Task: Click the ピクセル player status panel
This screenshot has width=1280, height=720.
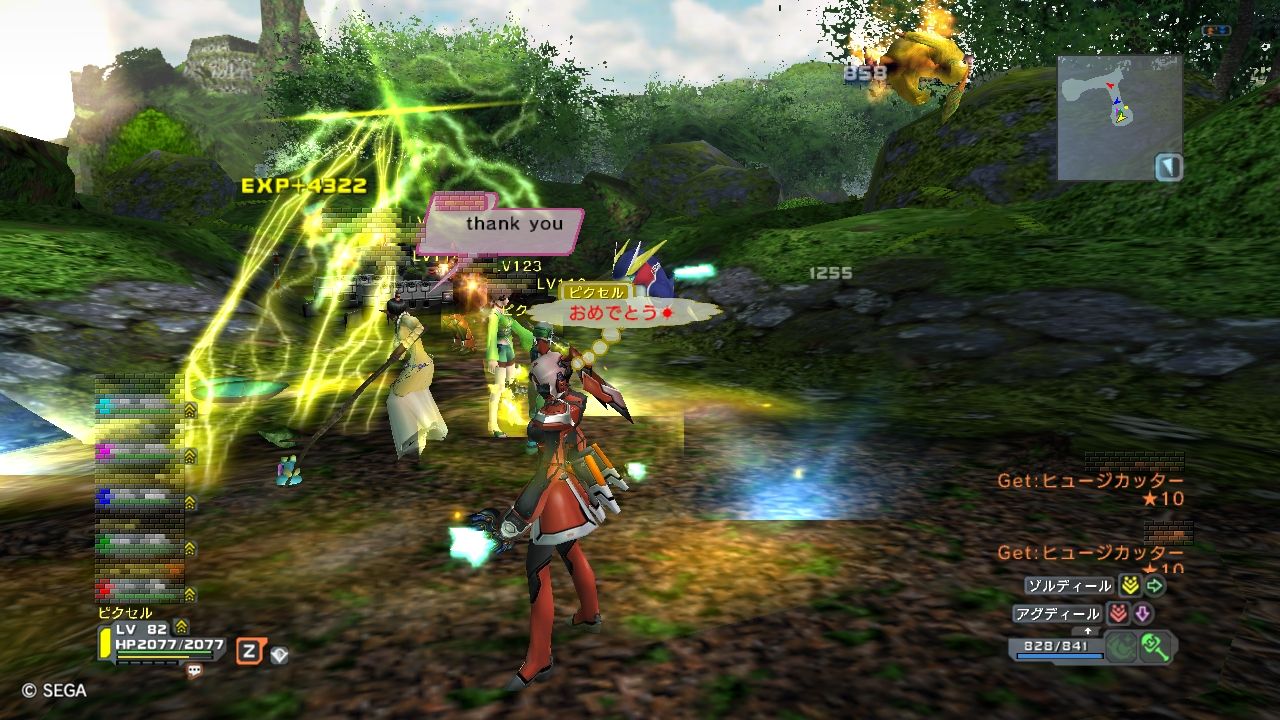Action: point(162,643)
